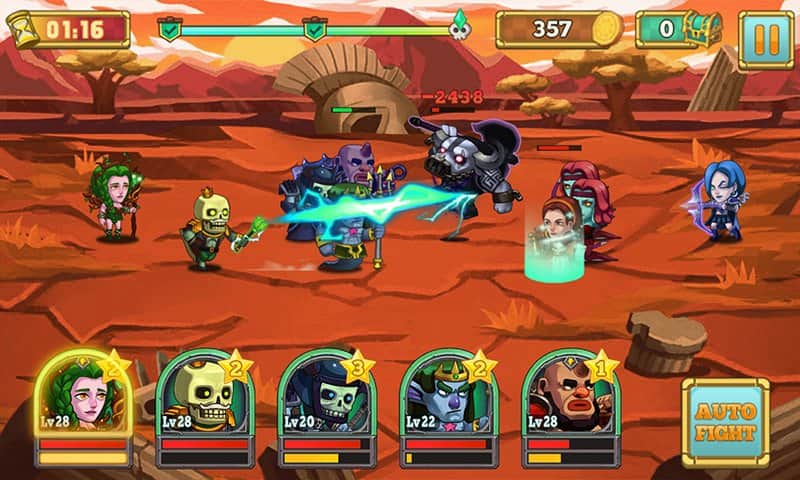Activate the armored skull knight hero card
This screenshot has width=800, height=480.
coord(326,398)
